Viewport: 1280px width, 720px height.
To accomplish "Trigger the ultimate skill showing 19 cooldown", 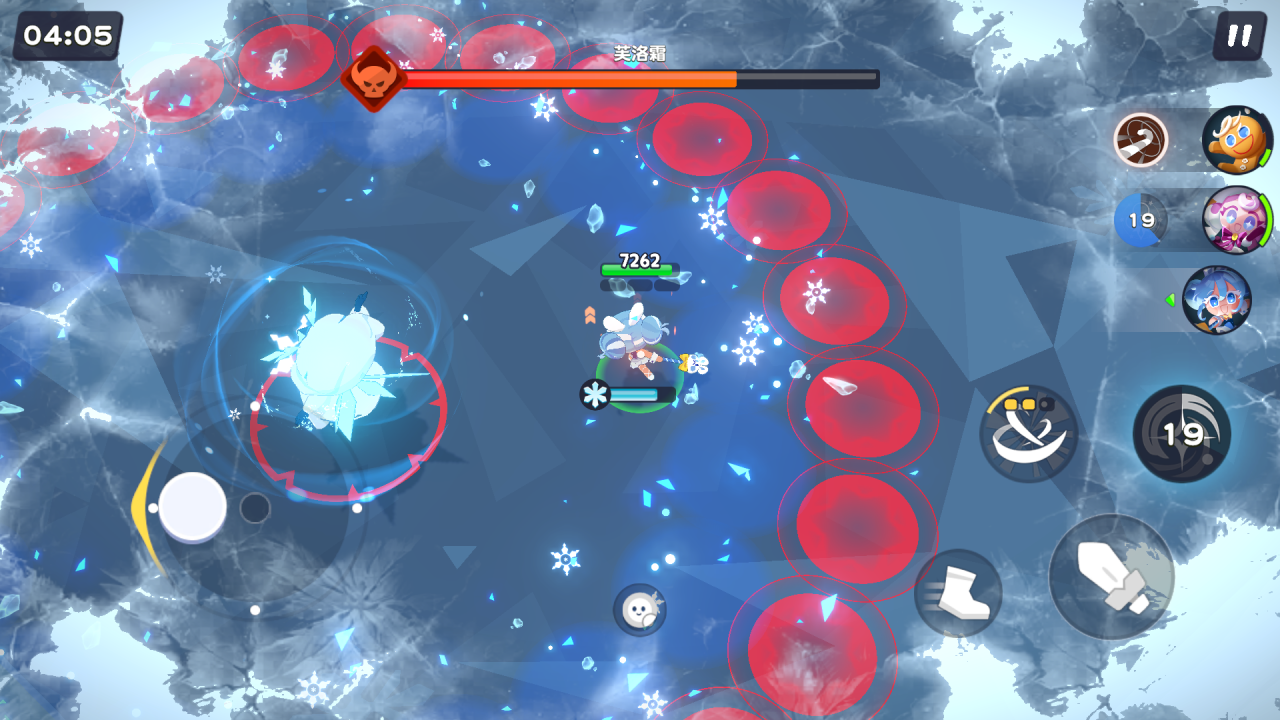I will point(1182,433).
